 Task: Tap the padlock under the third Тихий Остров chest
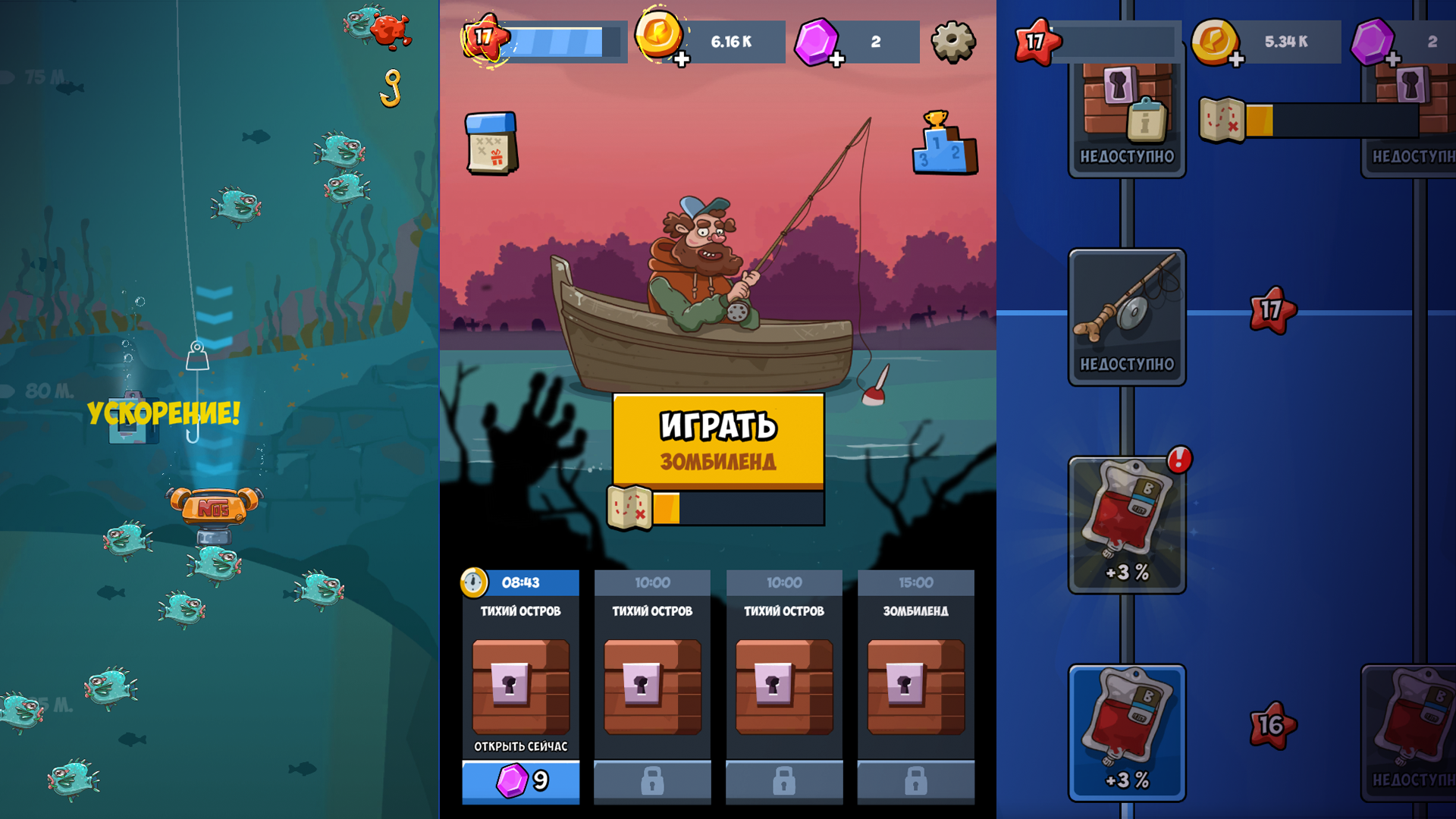(783, 781)
